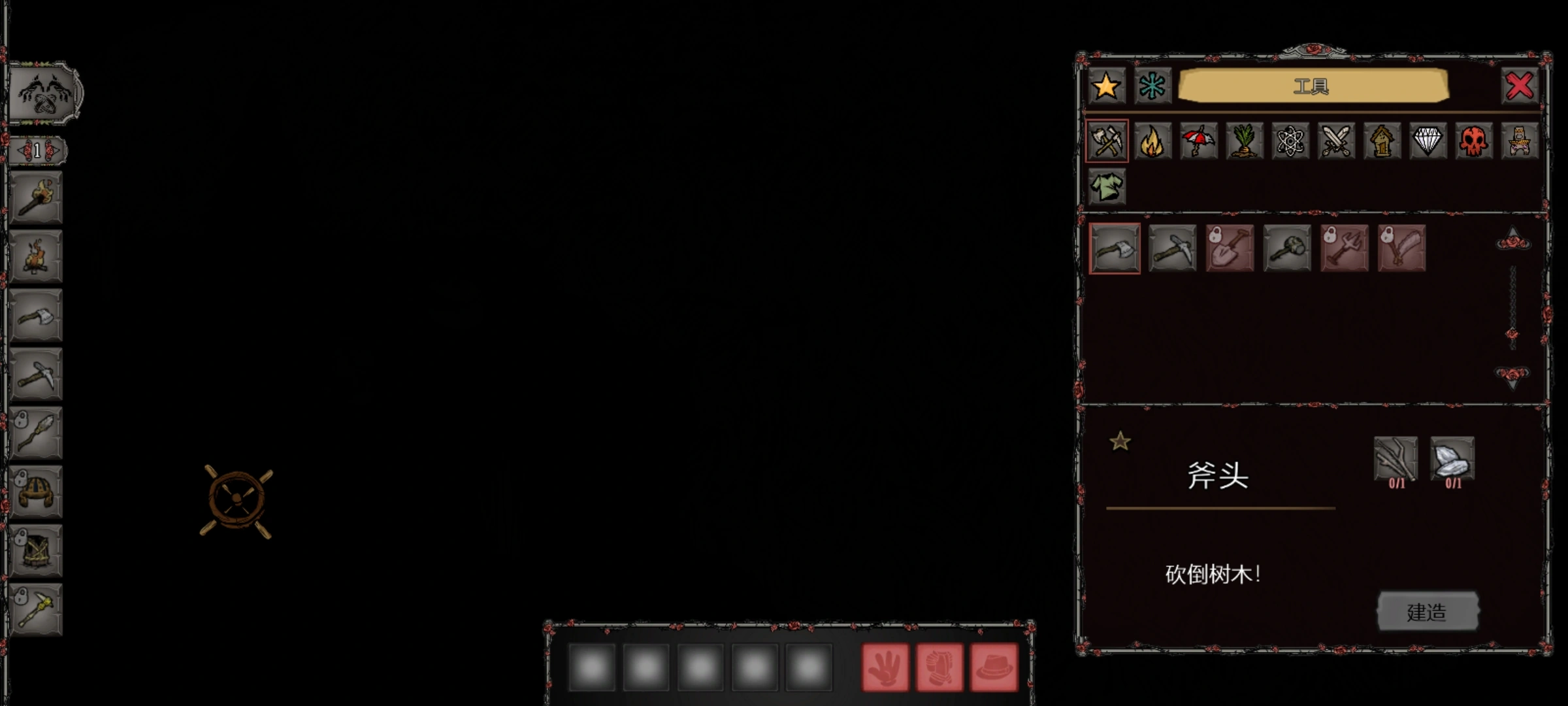Tap the red hat equipment slot

(x=994, y=667)
